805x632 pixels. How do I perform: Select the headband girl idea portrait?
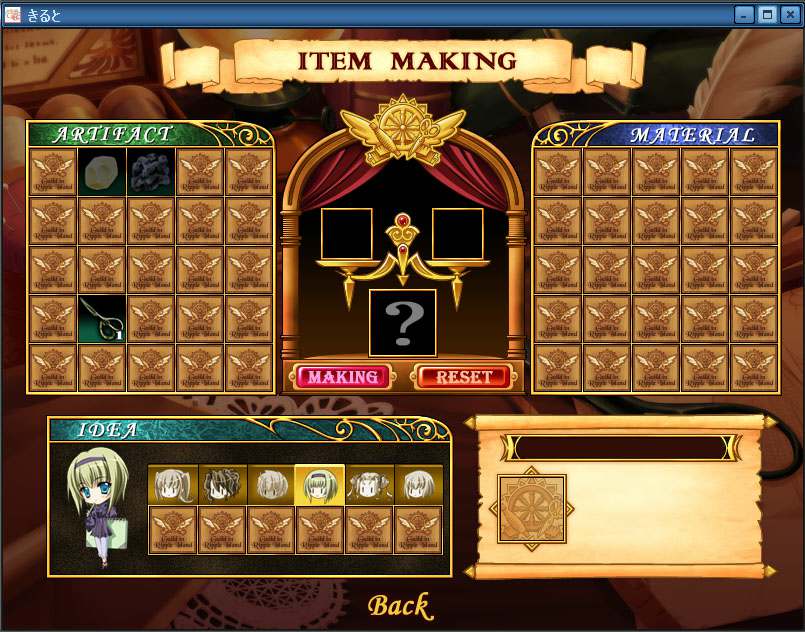(x=320, y=485)
